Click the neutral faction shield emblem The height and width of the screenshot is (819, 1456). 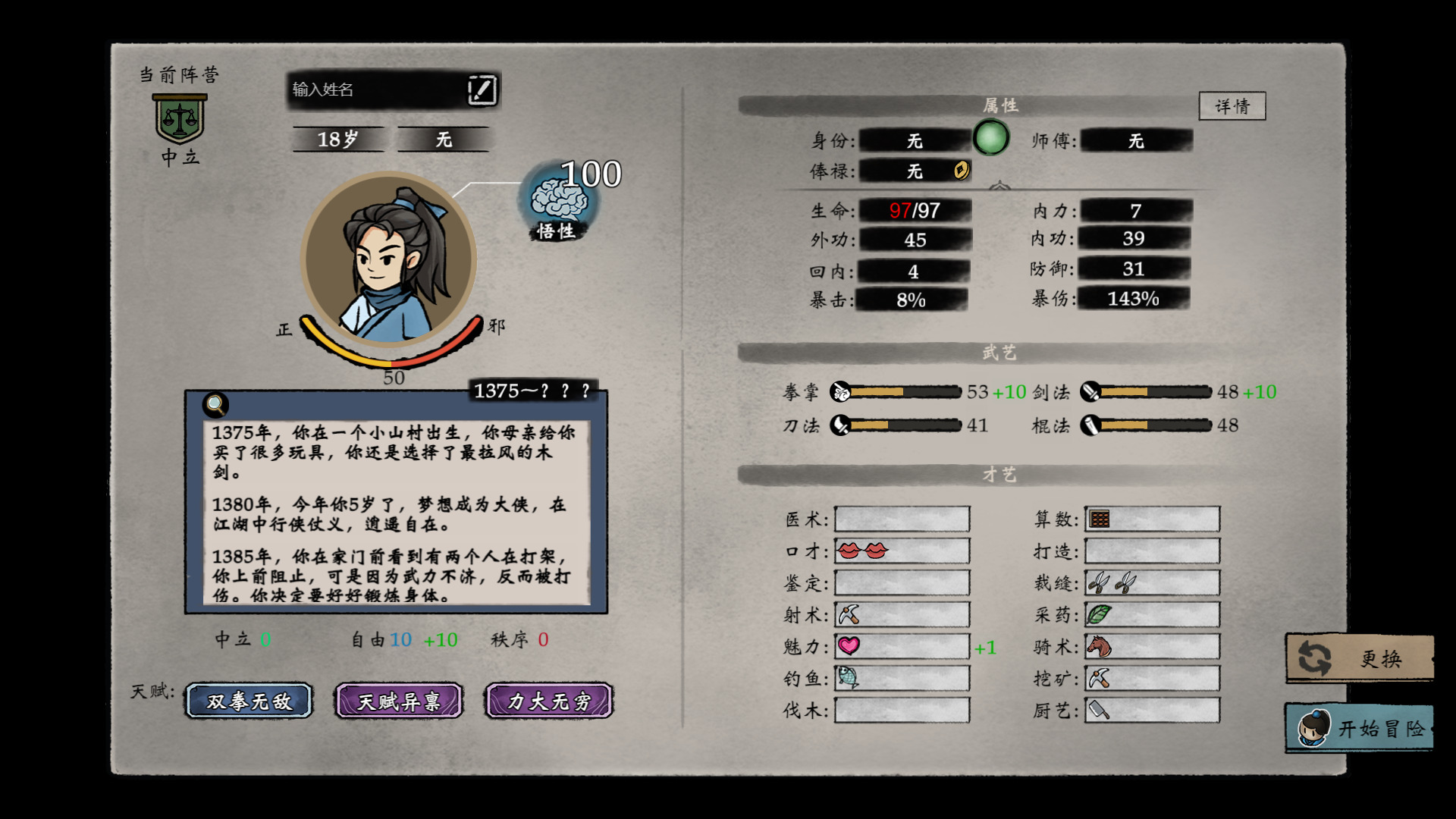coord(180,119)
